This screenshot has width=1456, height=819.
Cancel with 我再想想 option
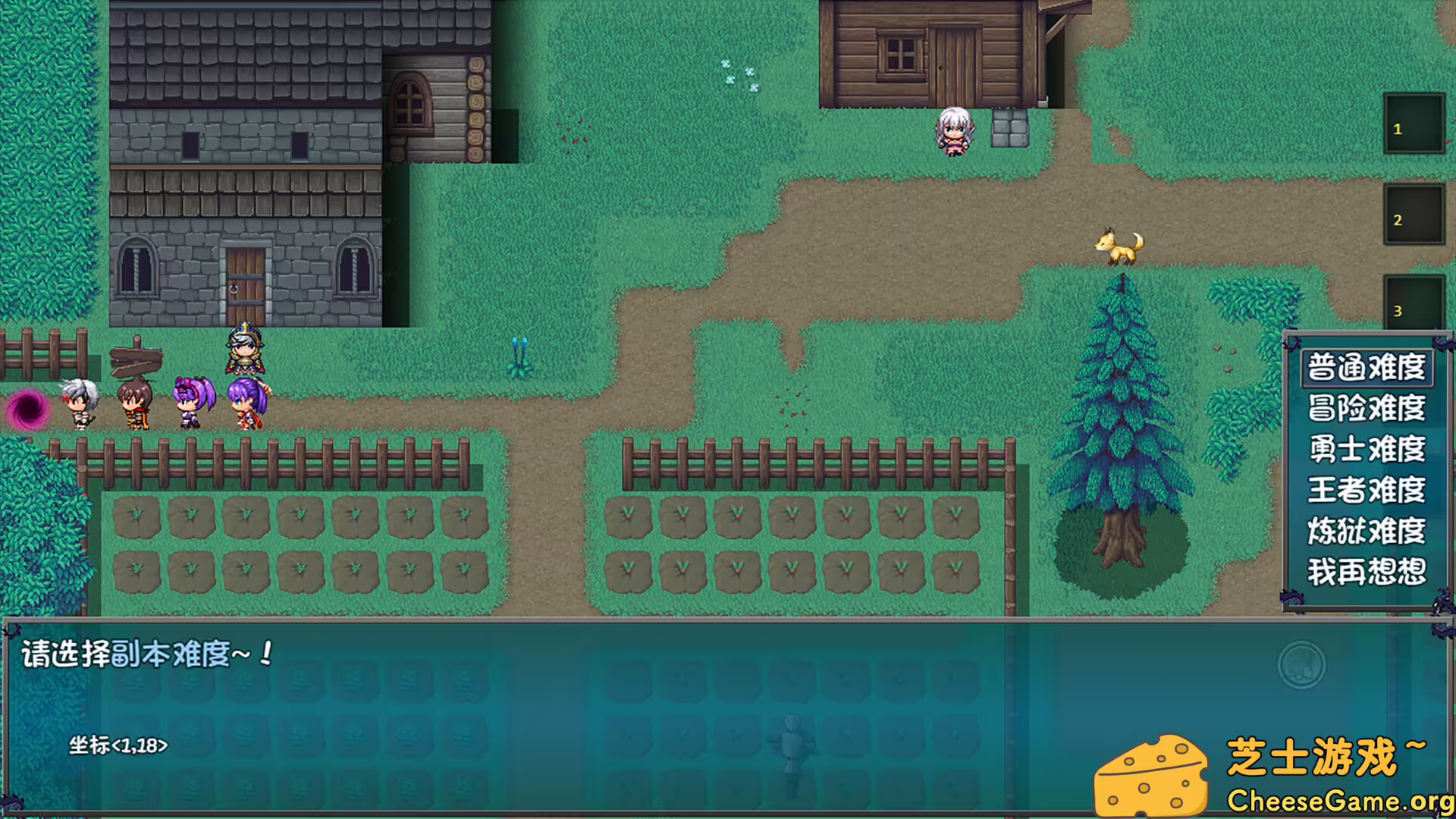(x=1367, y=572)
